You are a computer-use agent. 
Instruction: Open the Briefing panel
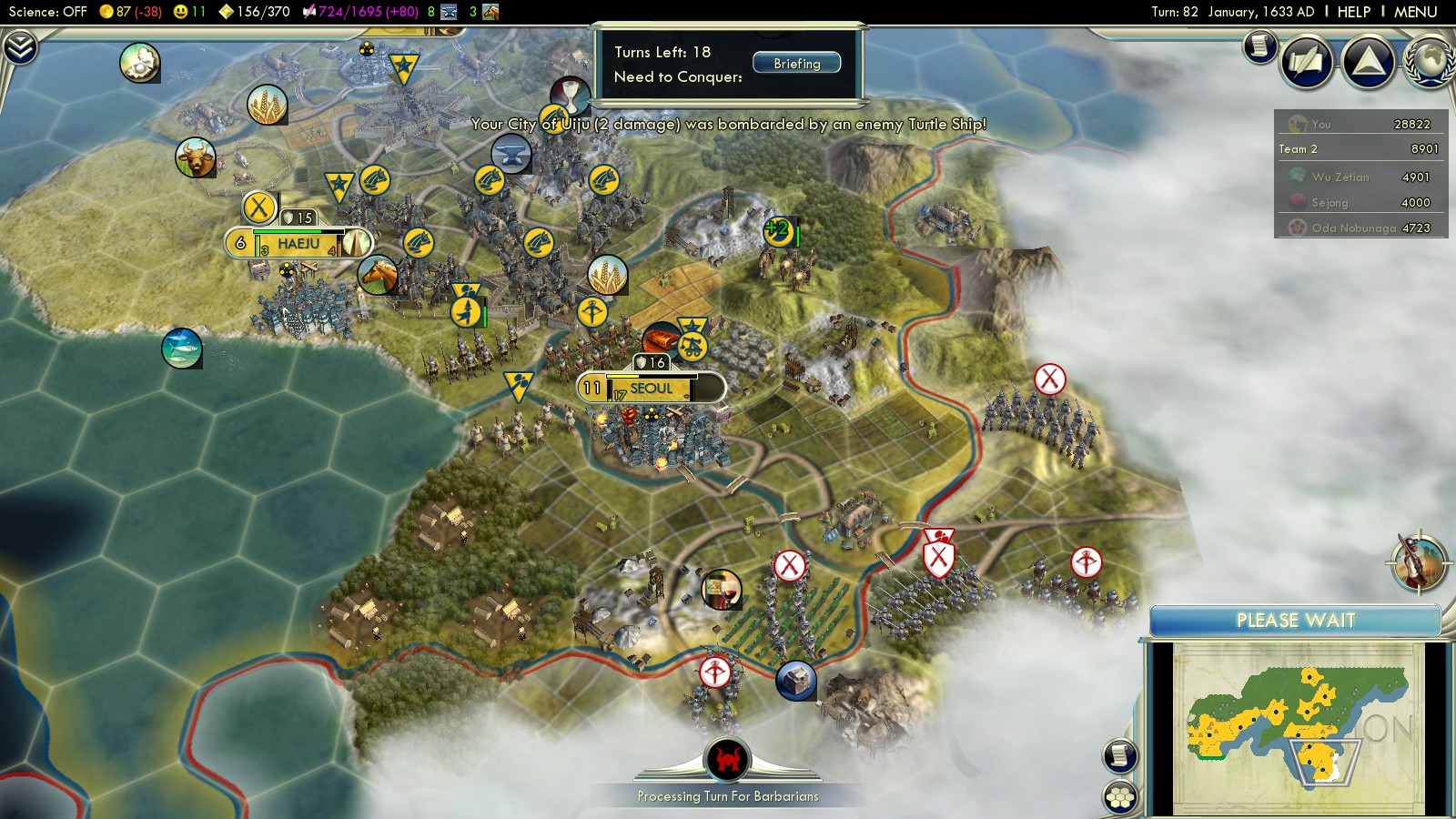(796, 64)
